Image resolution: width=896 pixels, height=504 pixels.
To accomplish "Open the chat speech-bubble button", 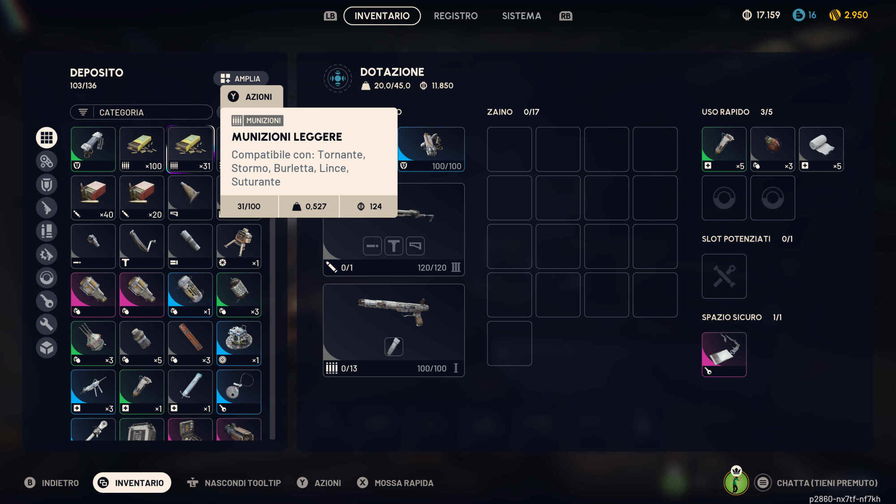I will coord(763,482).
